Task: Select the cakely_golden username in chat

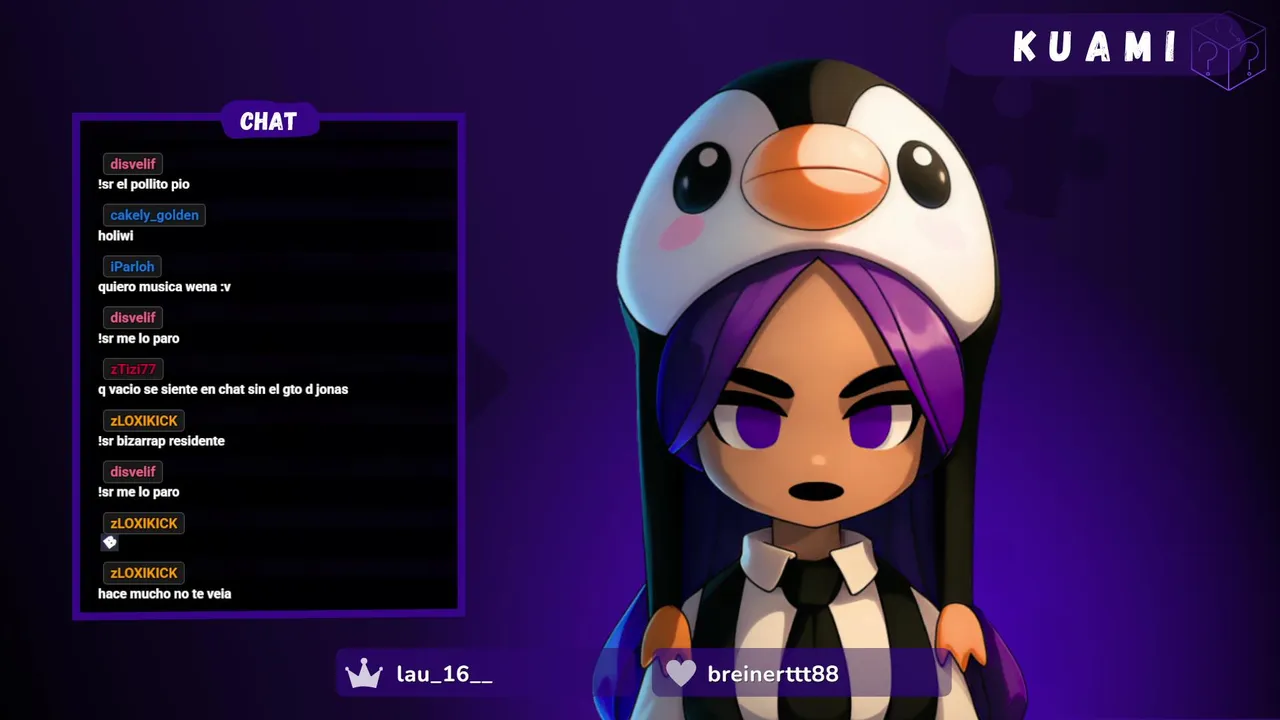Action: [x=154, y=215]
